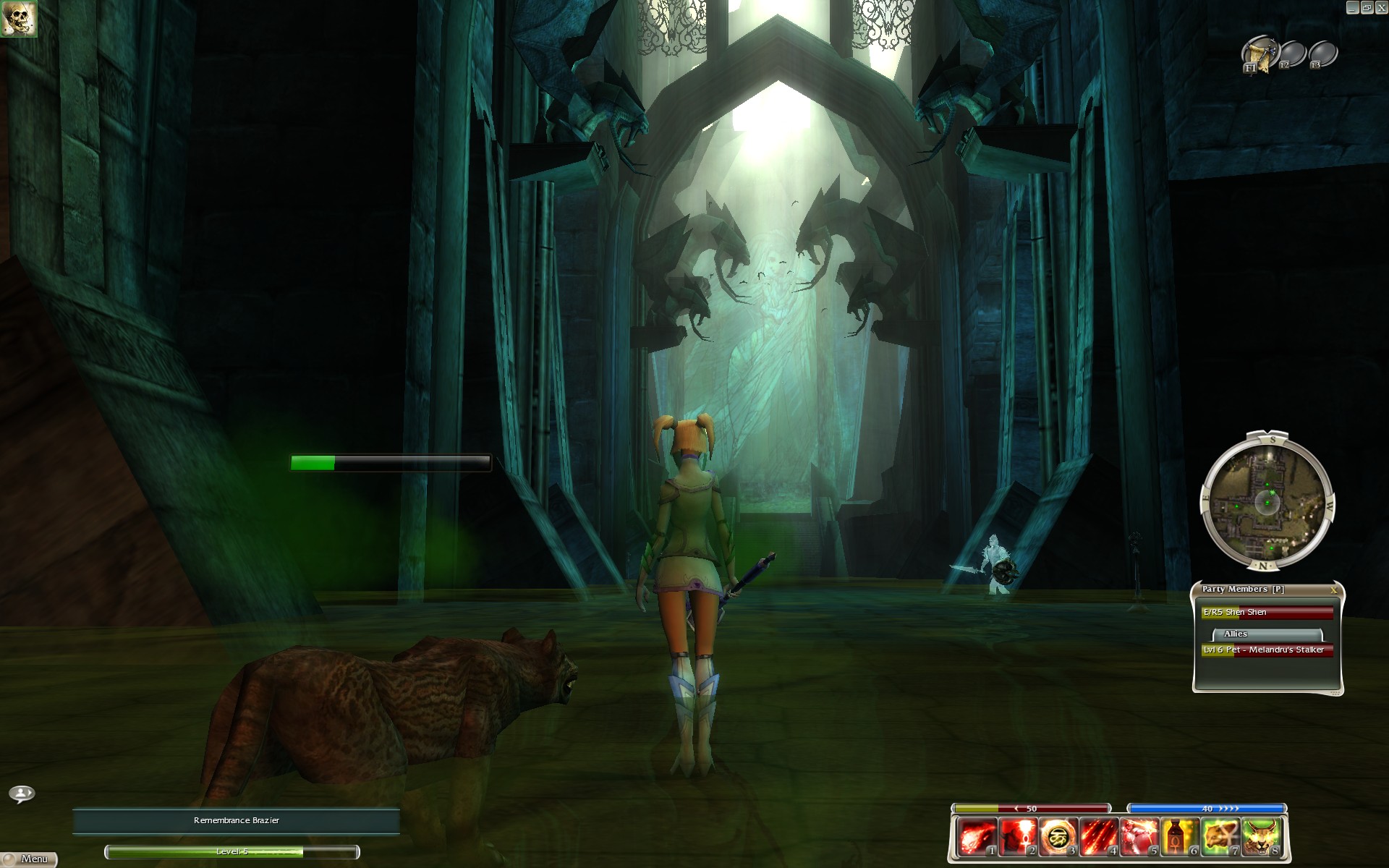Image resolution: width=1389 pixels, height=868 pixels.
Task: Use the ankh bottle skill in slot 6
Action: pos(1179,837)
